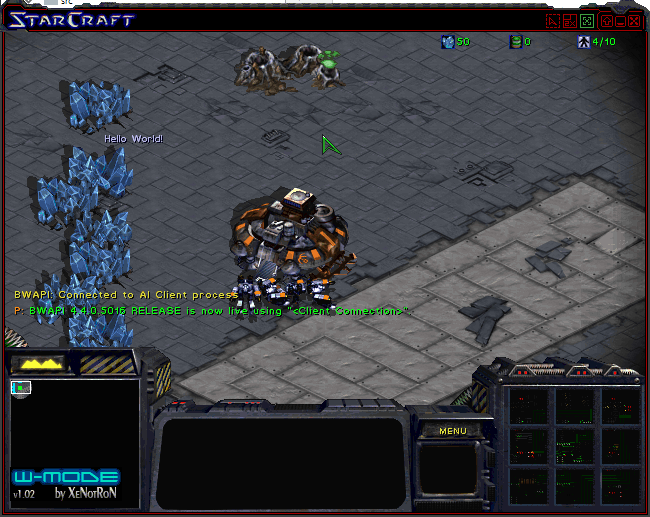Close the StarCraft window
The image size is (650, 517).
pos(634,21)
